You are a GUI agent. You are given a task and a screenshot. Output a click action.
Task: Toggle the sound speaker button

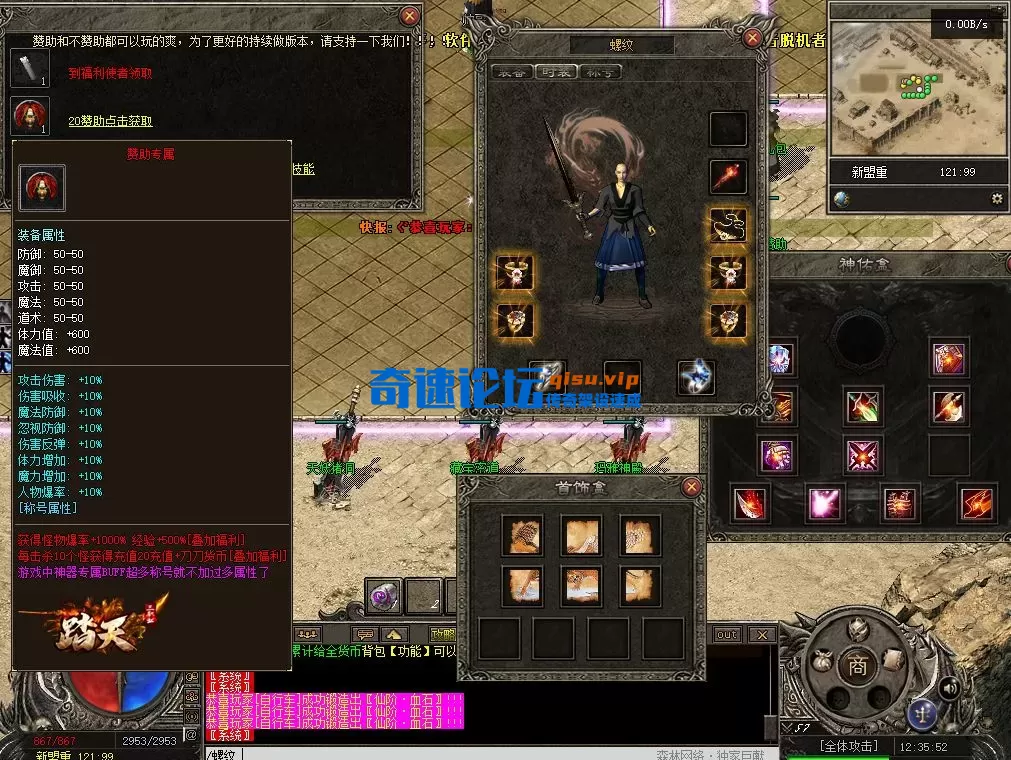point(949,687)
